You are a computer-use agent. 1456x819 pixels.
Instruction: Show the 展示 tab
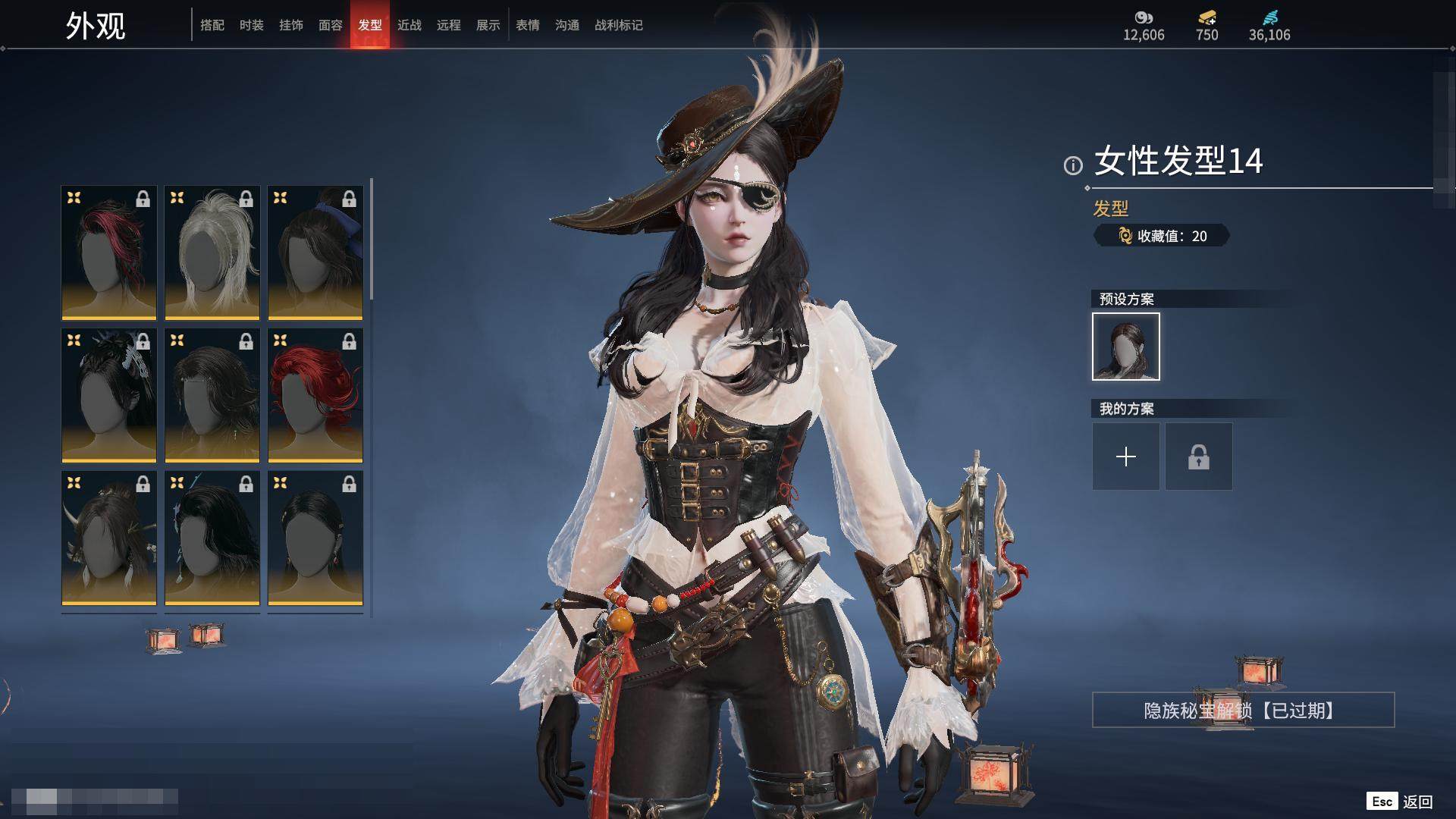488,25
